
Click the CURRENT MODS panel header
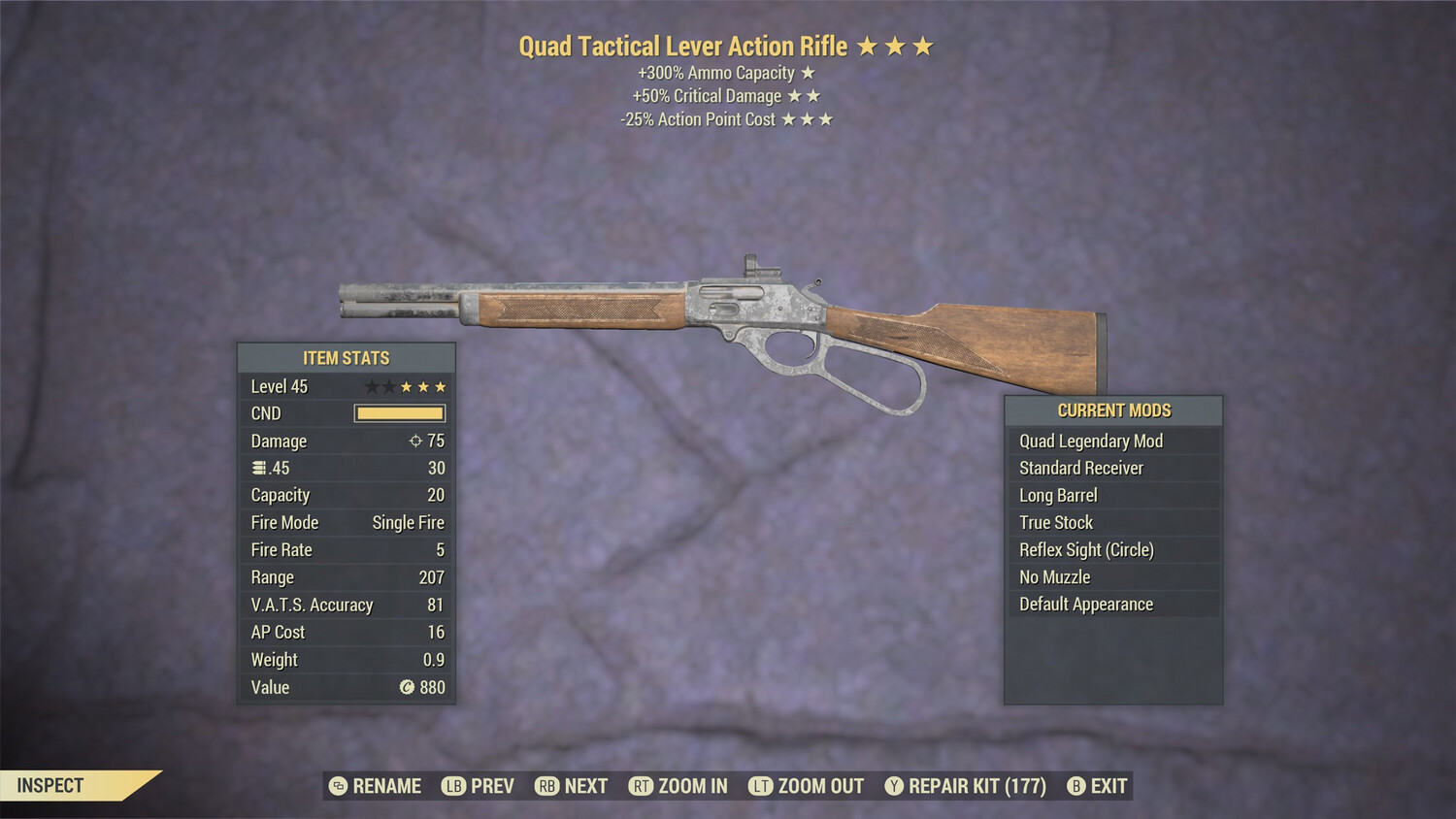pos(1112,409)
